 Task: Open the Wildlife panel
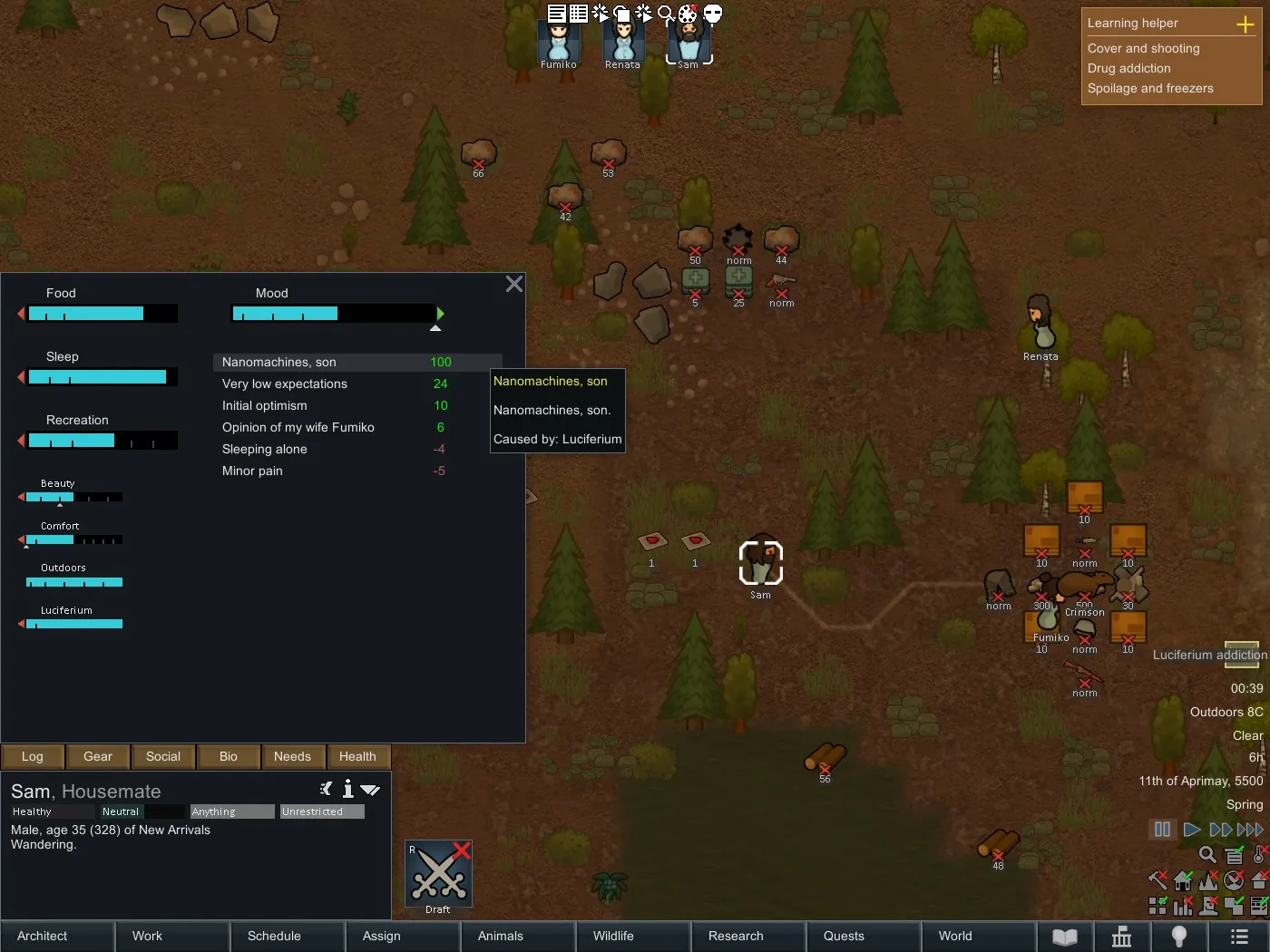pos(633,936)
